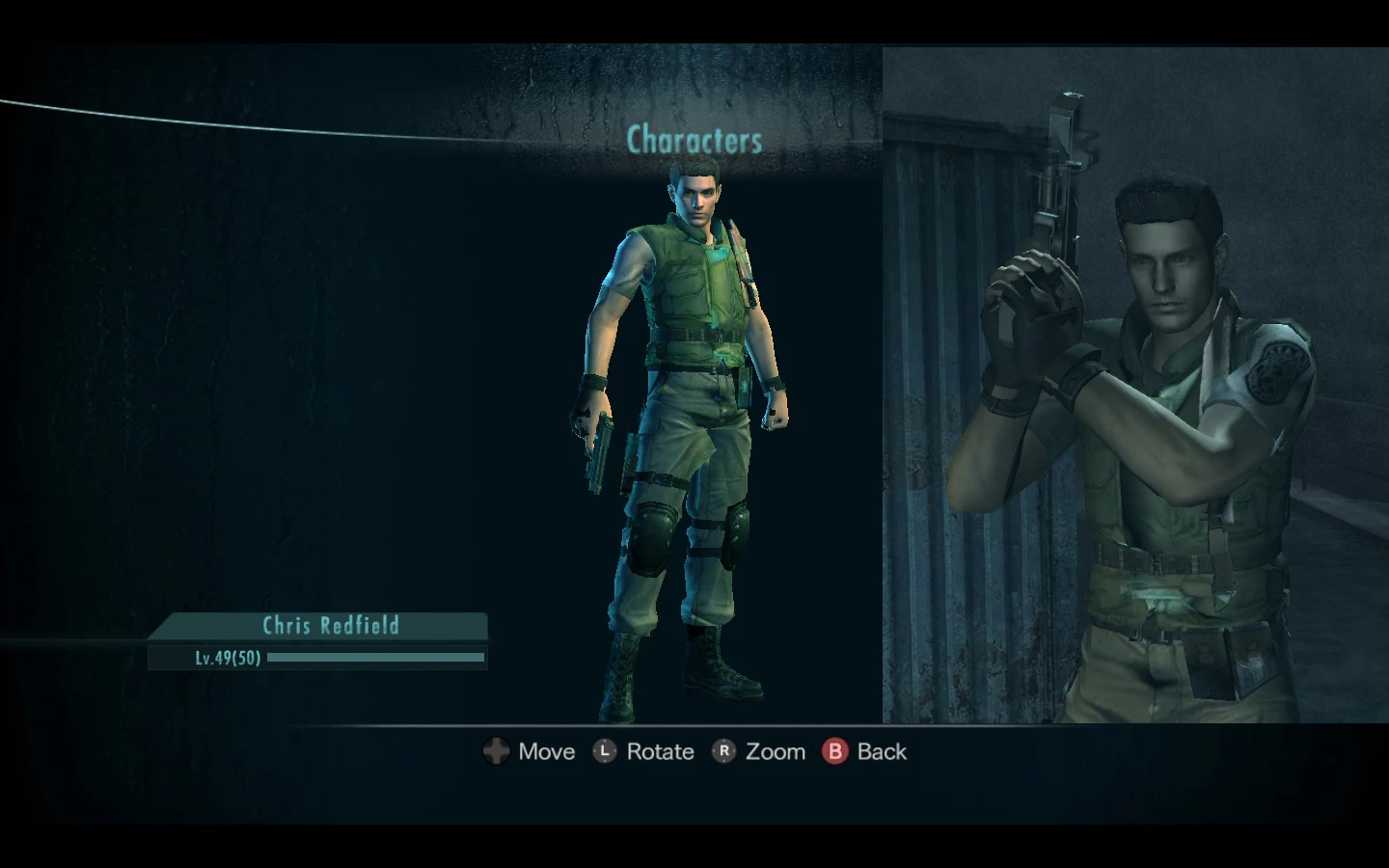
Task: Click the Move button label
Action: [x=546, y=751]
